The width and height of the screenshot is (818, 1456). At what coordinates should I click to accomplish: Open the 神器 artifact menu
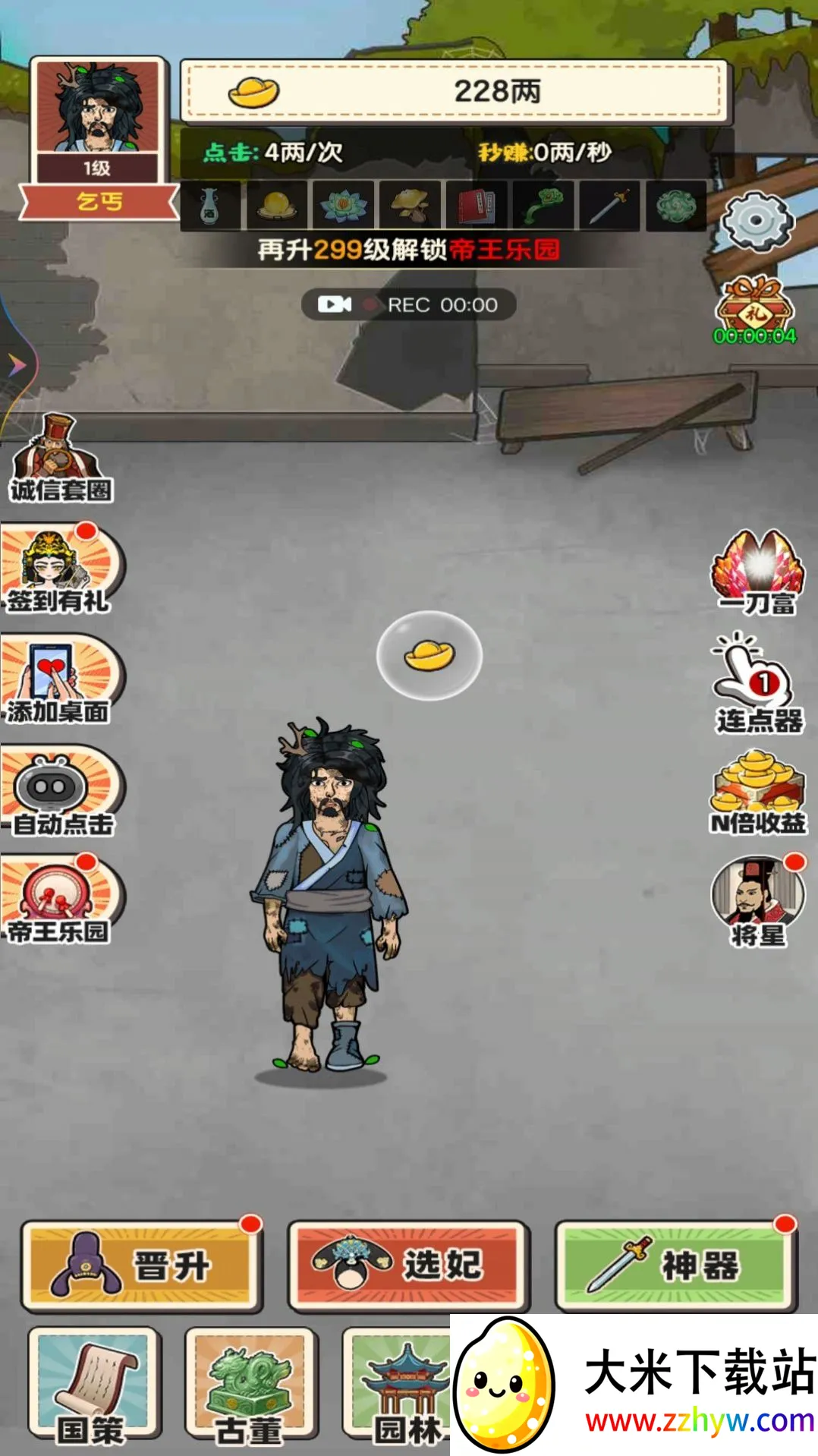[x=675, y=1265]
